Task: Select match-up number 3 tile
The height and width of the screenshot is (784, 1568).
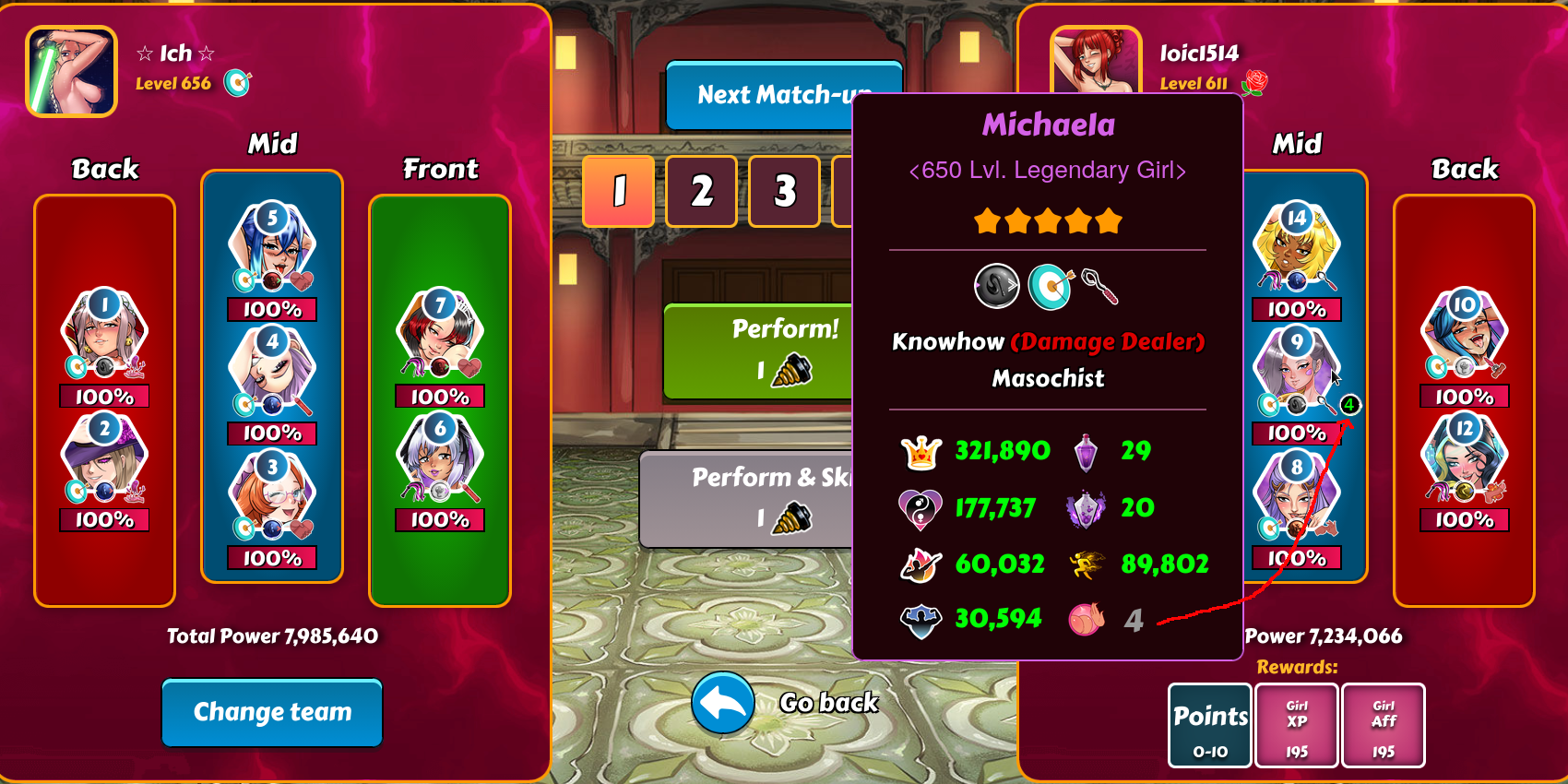Action: (784, 191)
